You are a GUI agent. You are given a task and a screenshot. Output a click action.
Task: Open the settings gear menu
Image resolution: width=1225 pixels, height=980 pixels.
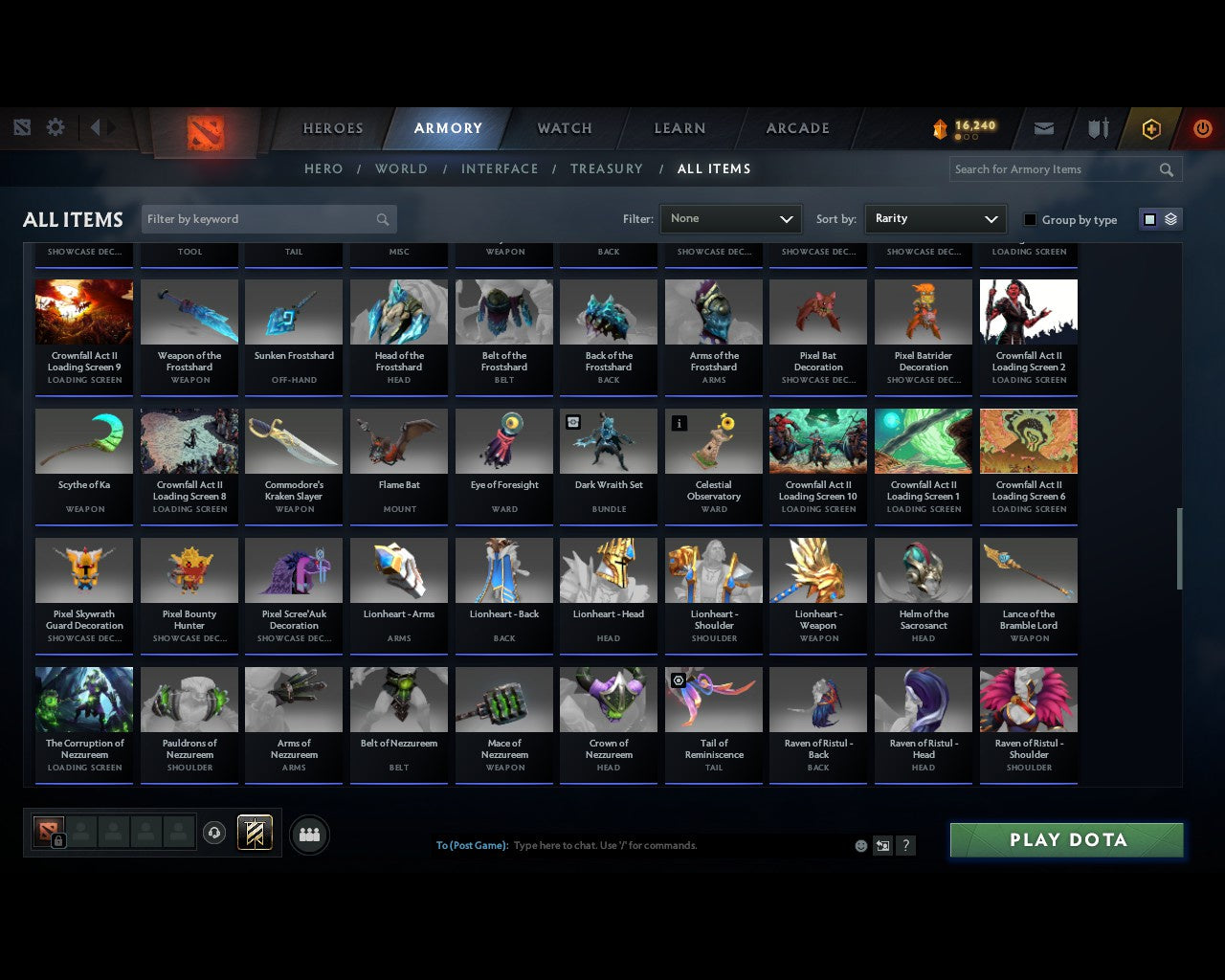55,127
